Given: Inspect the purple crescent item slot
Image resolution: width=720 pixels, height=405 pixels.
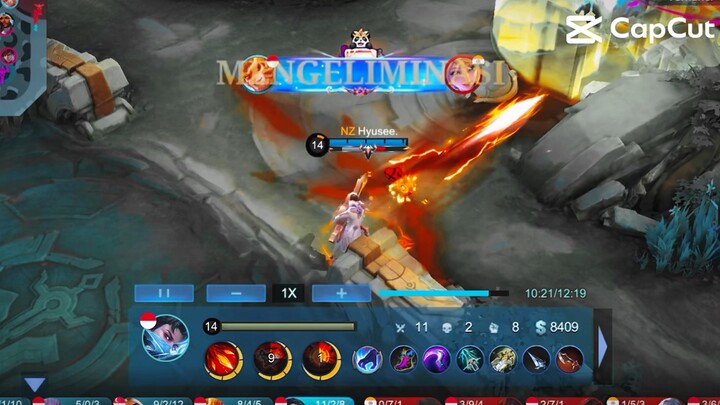Looking at the screenshot, I should tap(436, 360).
